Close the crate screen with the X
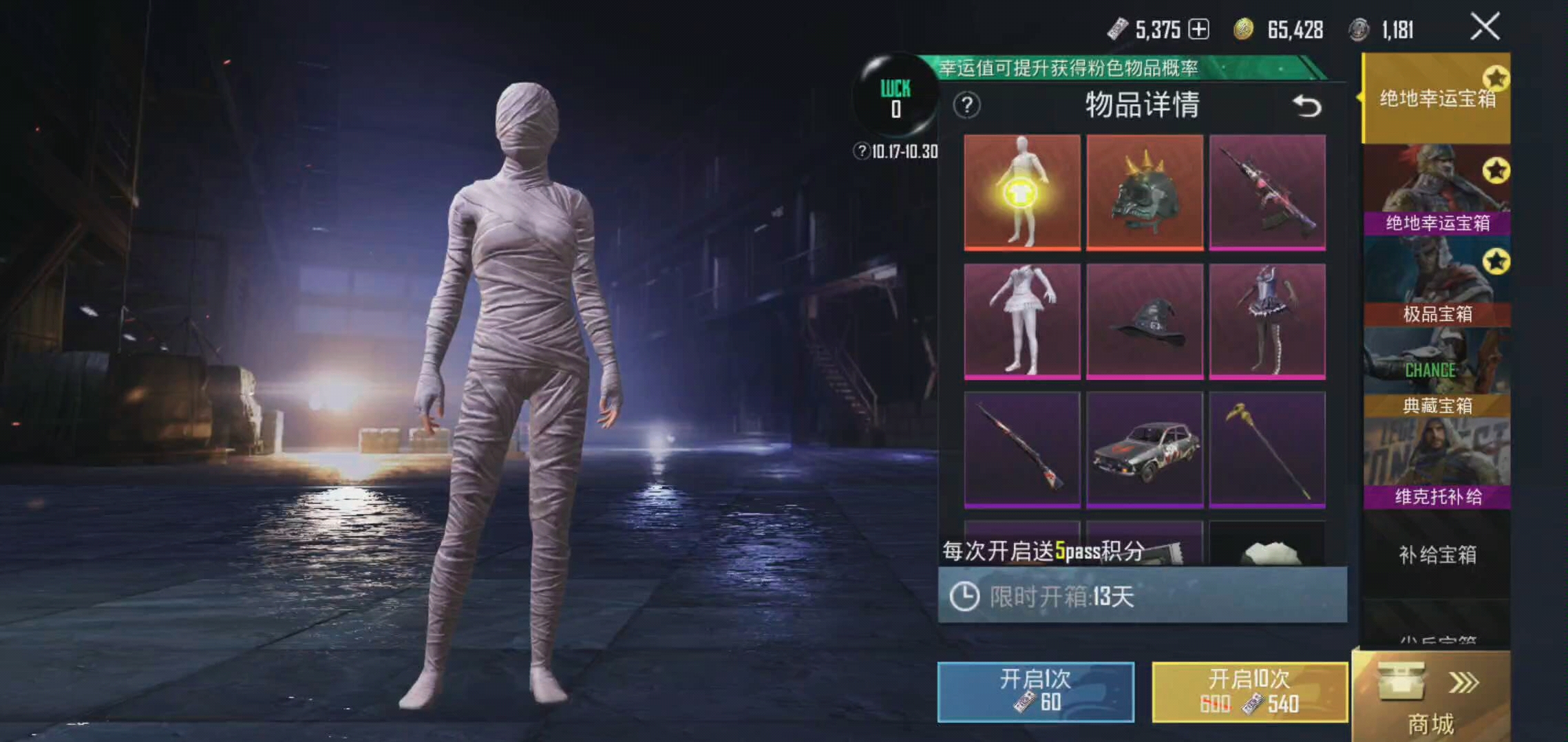The height and width of the screenshot is (742, 1568). coord(1484,28)
